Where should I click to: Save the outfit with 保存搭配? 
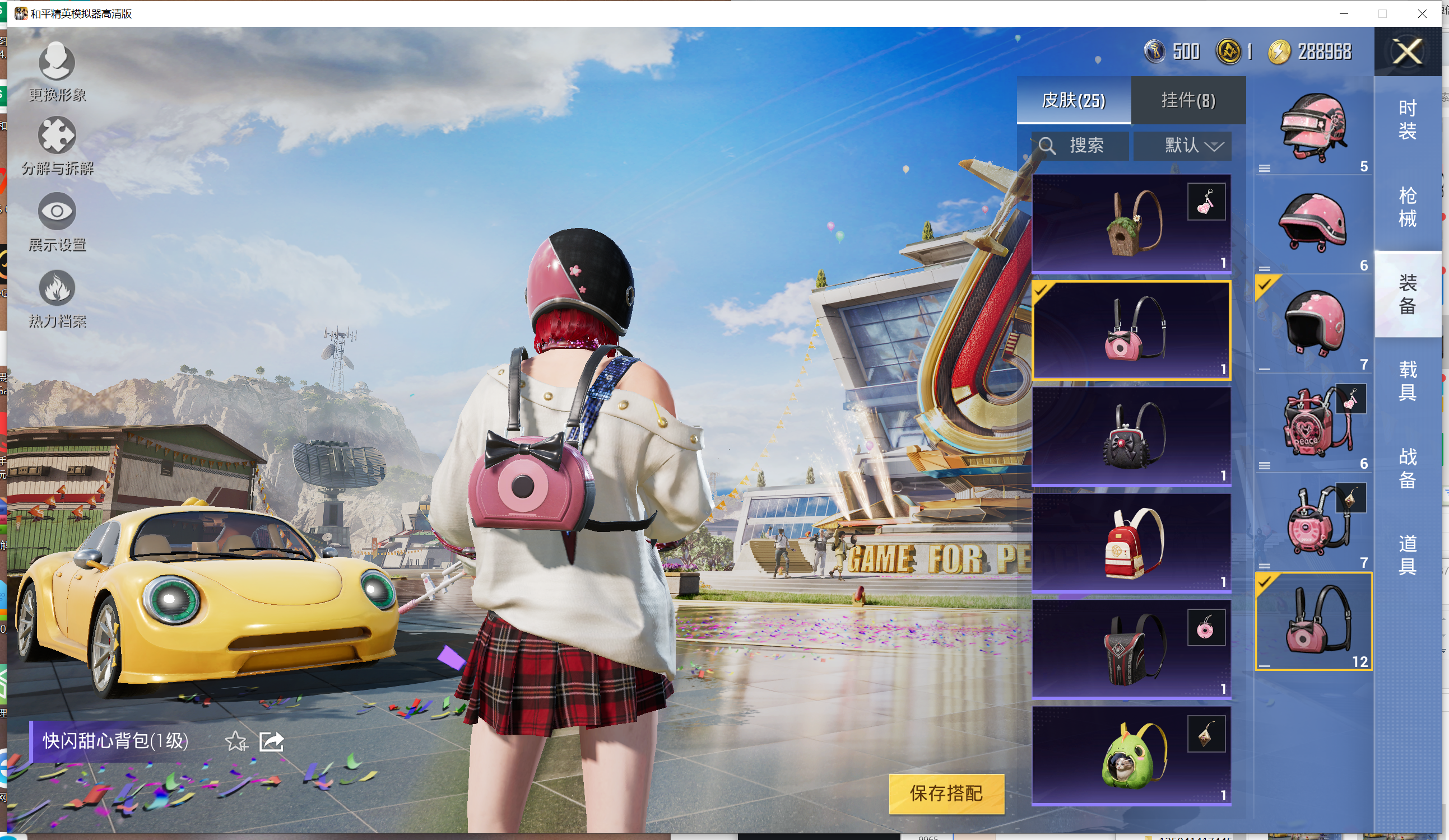(x=946, y=794)
